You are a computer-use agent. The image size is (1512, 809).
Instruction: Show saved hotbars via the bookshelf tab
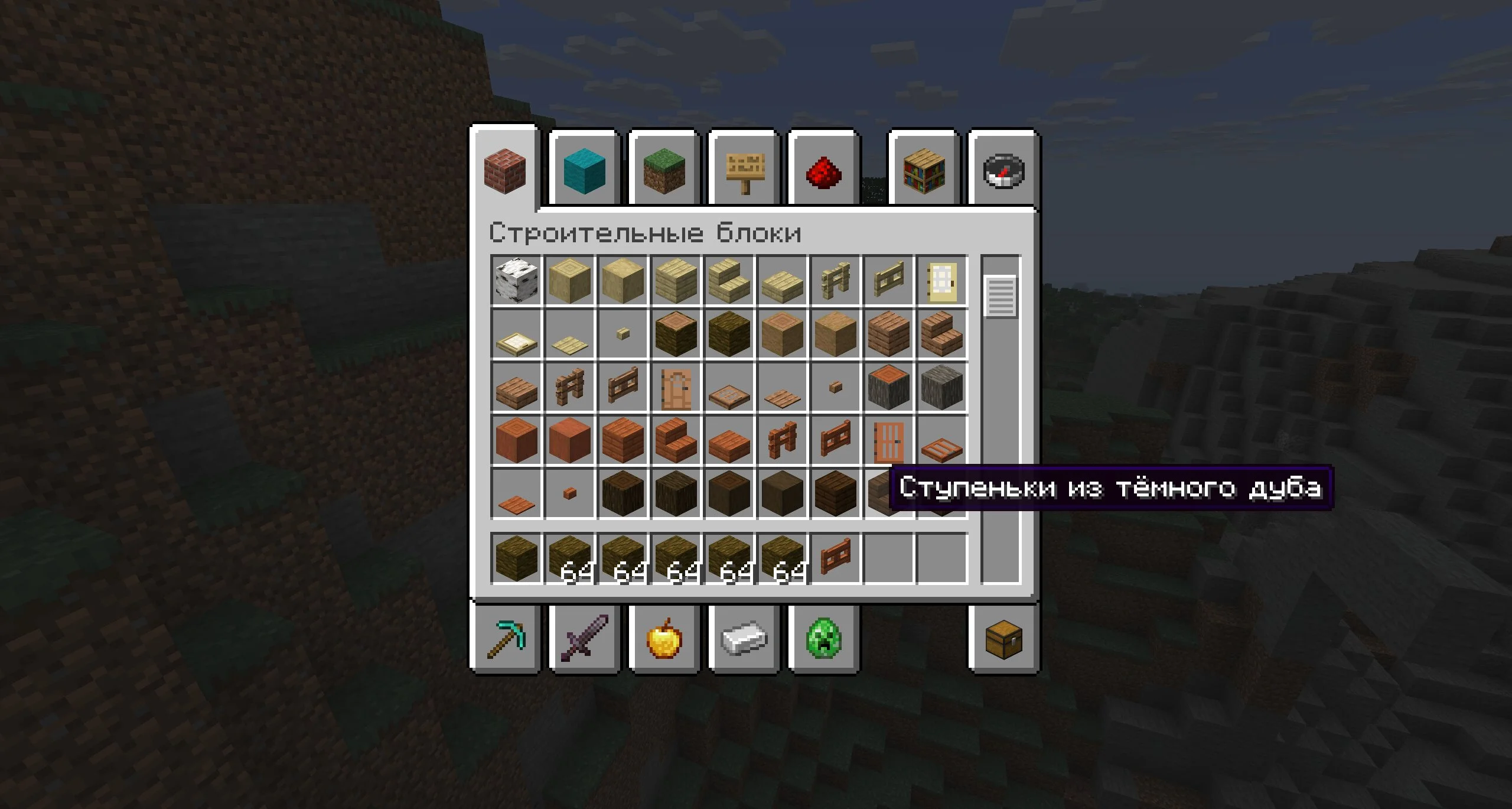tap(923, 171)
